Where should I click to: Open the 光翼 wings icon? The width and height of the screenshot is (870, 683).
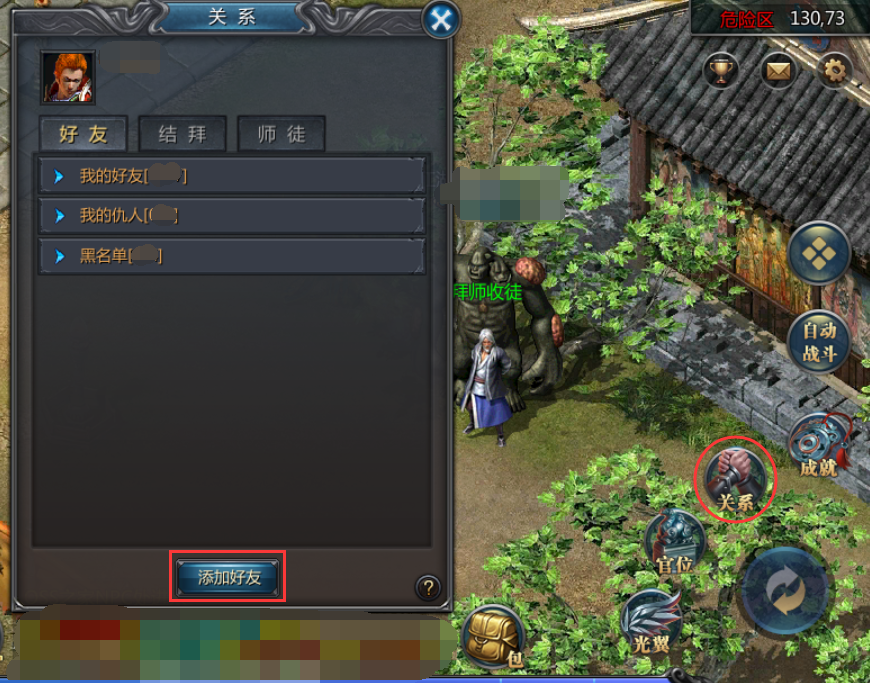652,619
